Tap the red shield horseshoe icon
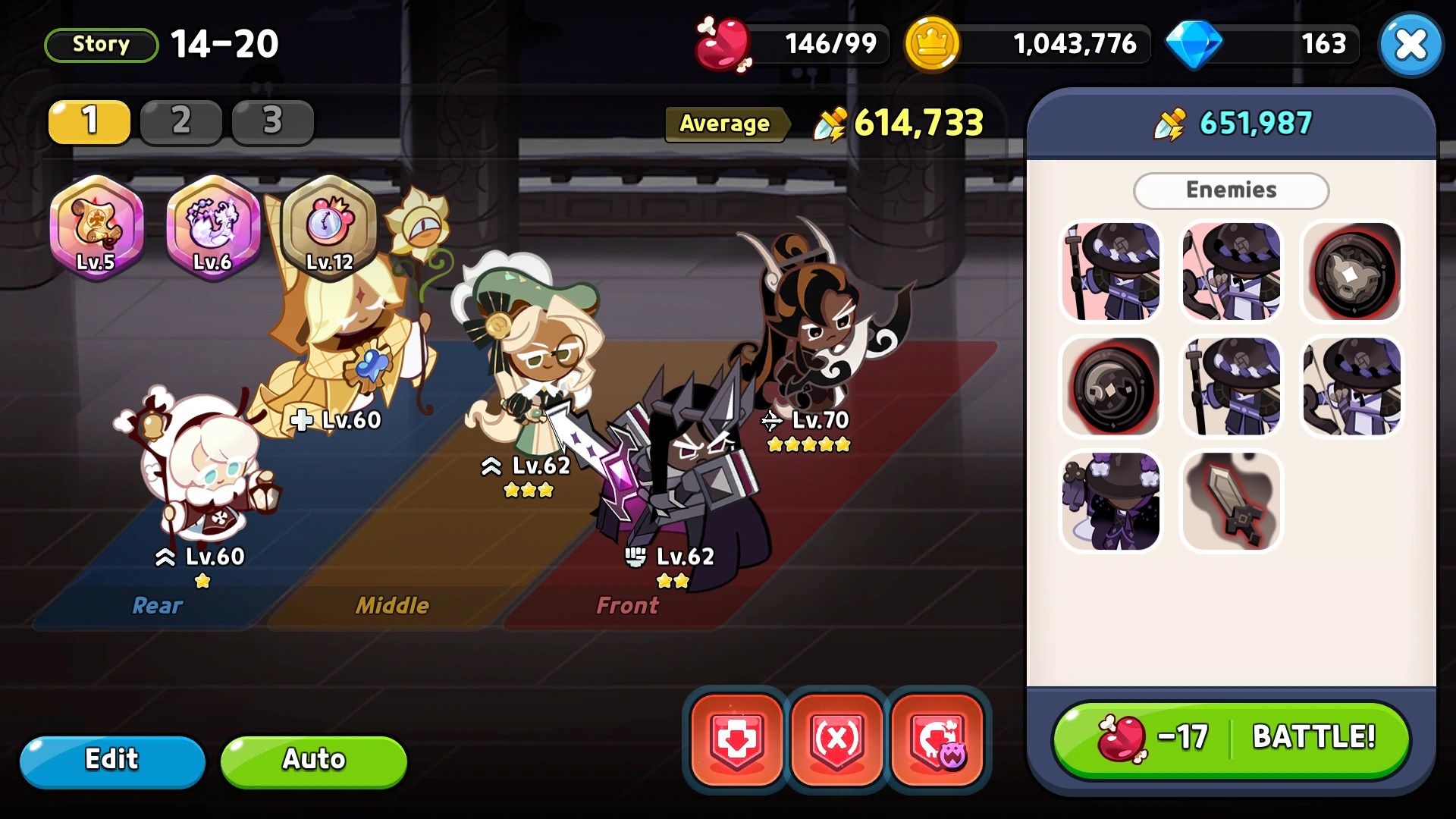Image resolution: width=1456 pixels, height=819 pixels. (937, 739)
